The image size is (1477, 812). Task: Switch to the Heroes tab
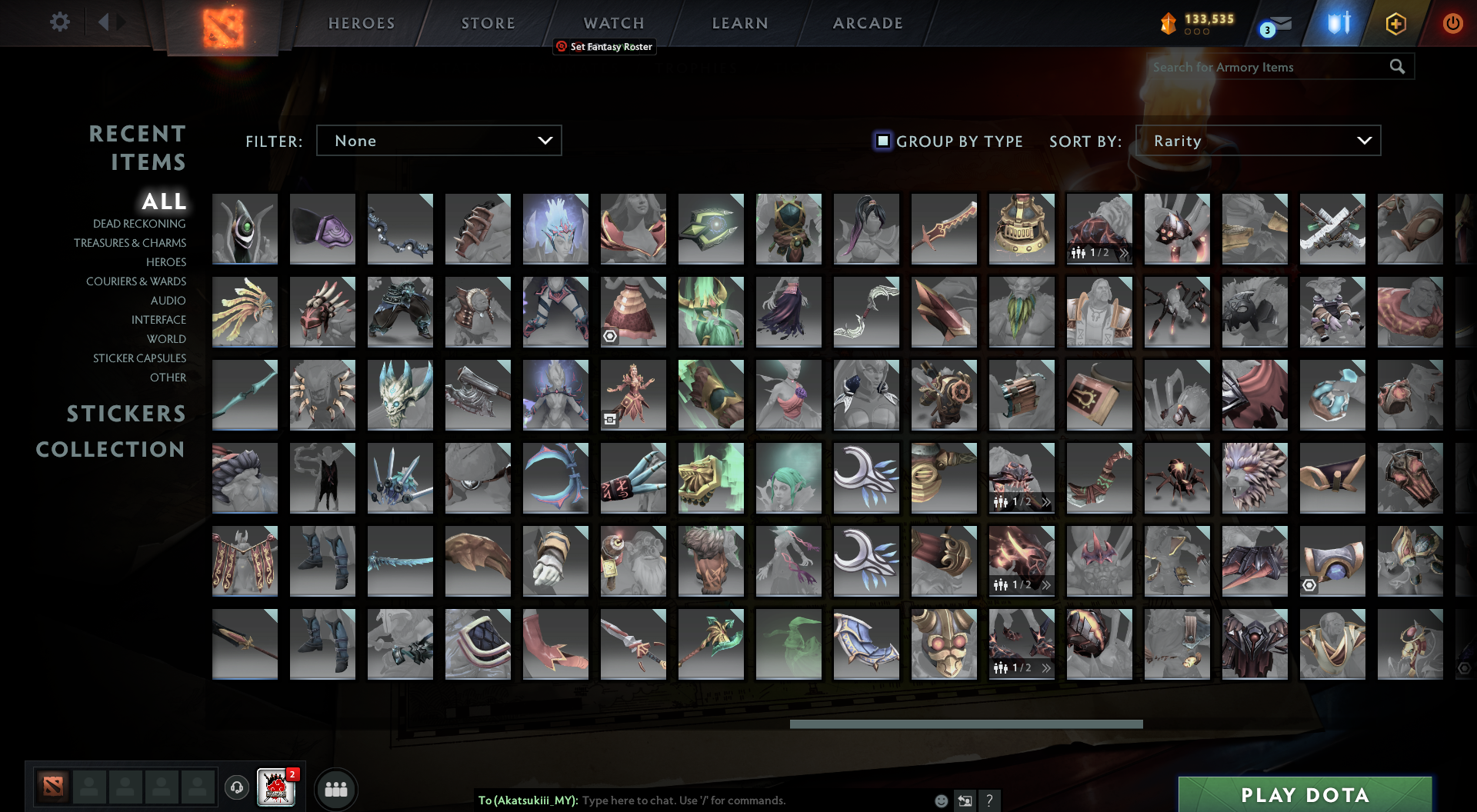[361, 22]
